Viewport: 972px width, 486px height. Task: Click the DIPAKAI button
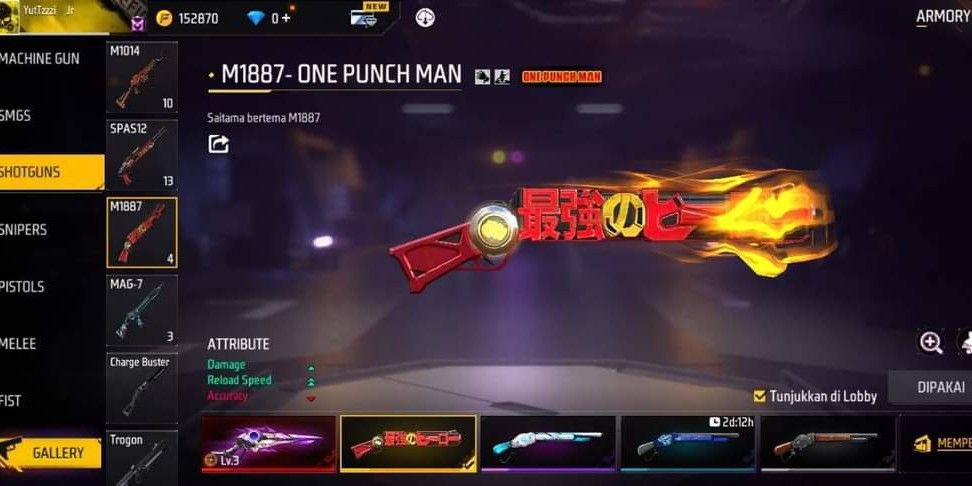point(942,387)
